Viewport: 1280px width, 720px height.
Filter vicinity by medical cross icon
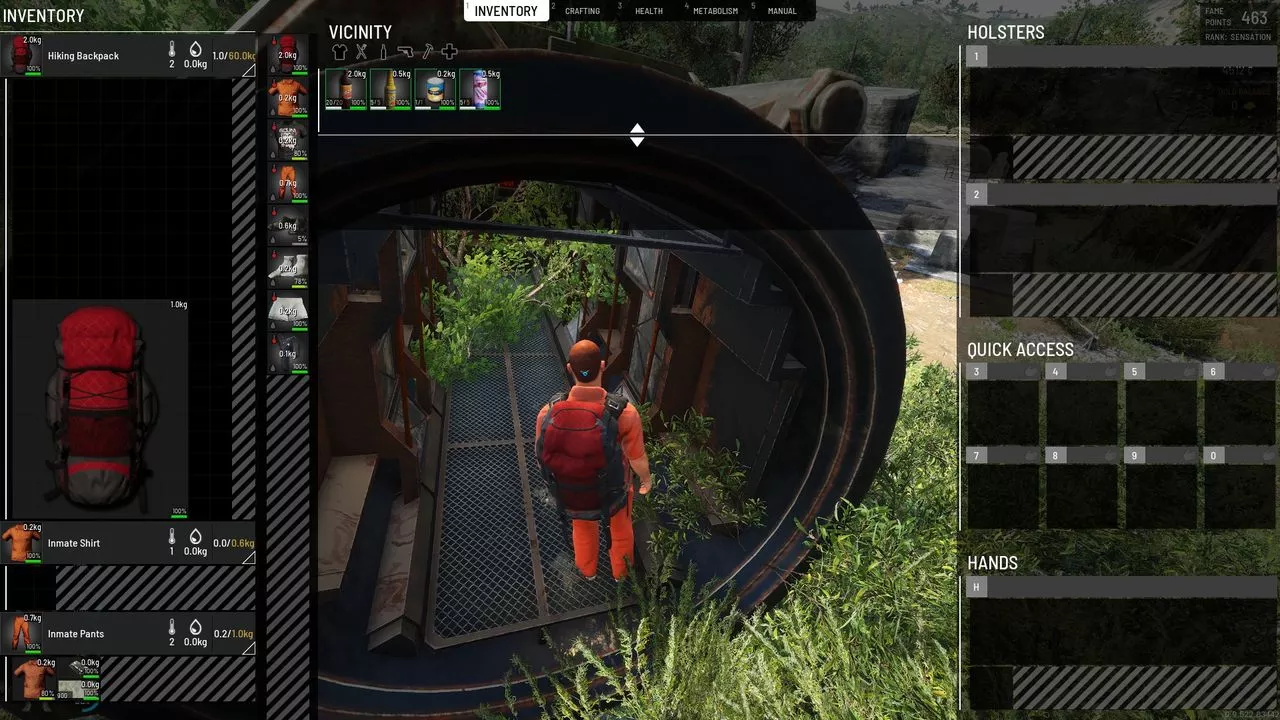450,52
